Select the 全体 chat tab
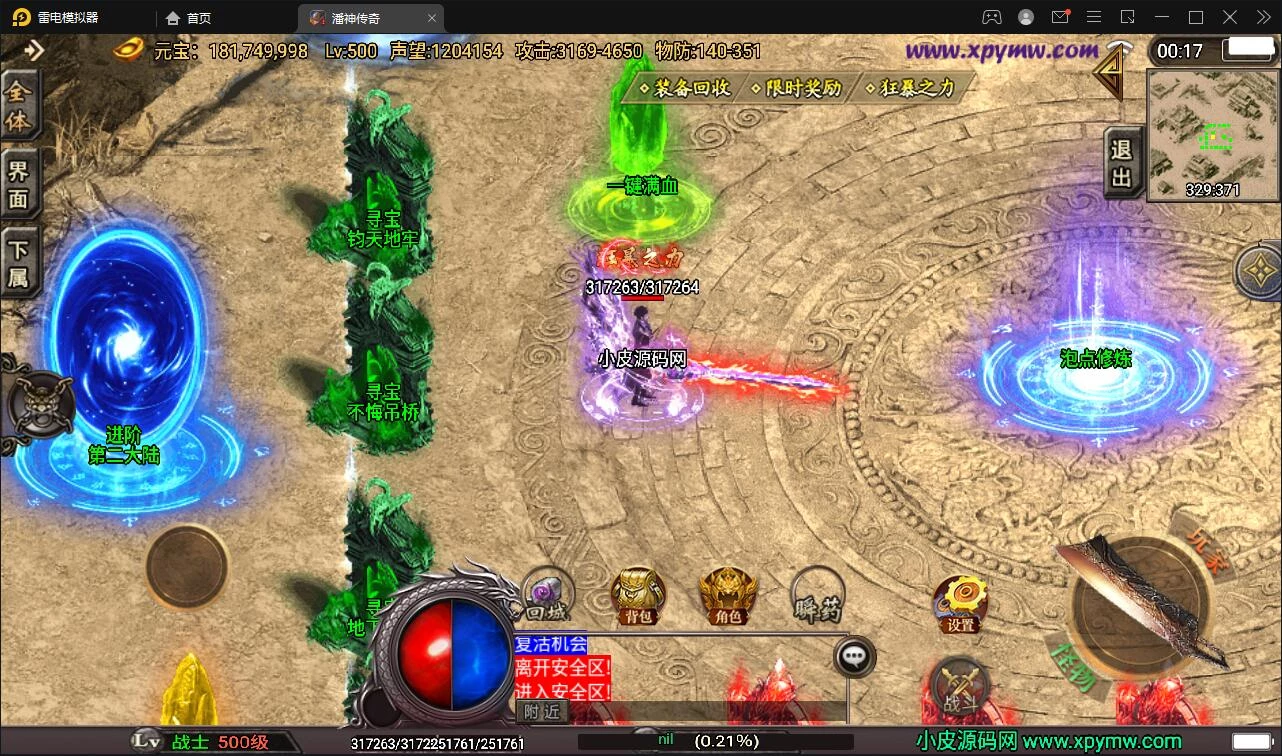 [19, 107]
